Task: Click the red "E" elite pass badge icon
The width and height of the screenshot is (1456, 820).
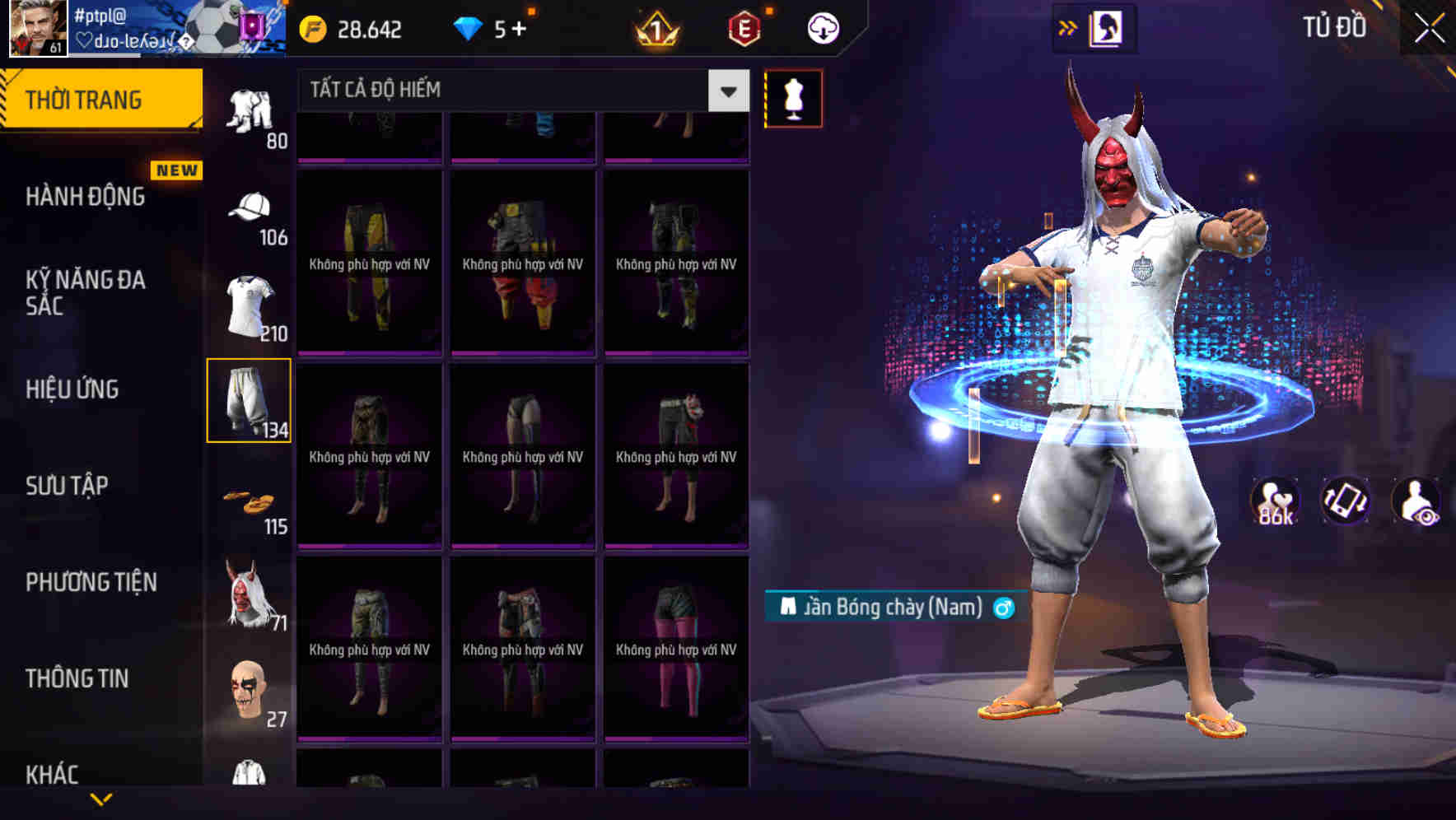Action: coord(740,27)
